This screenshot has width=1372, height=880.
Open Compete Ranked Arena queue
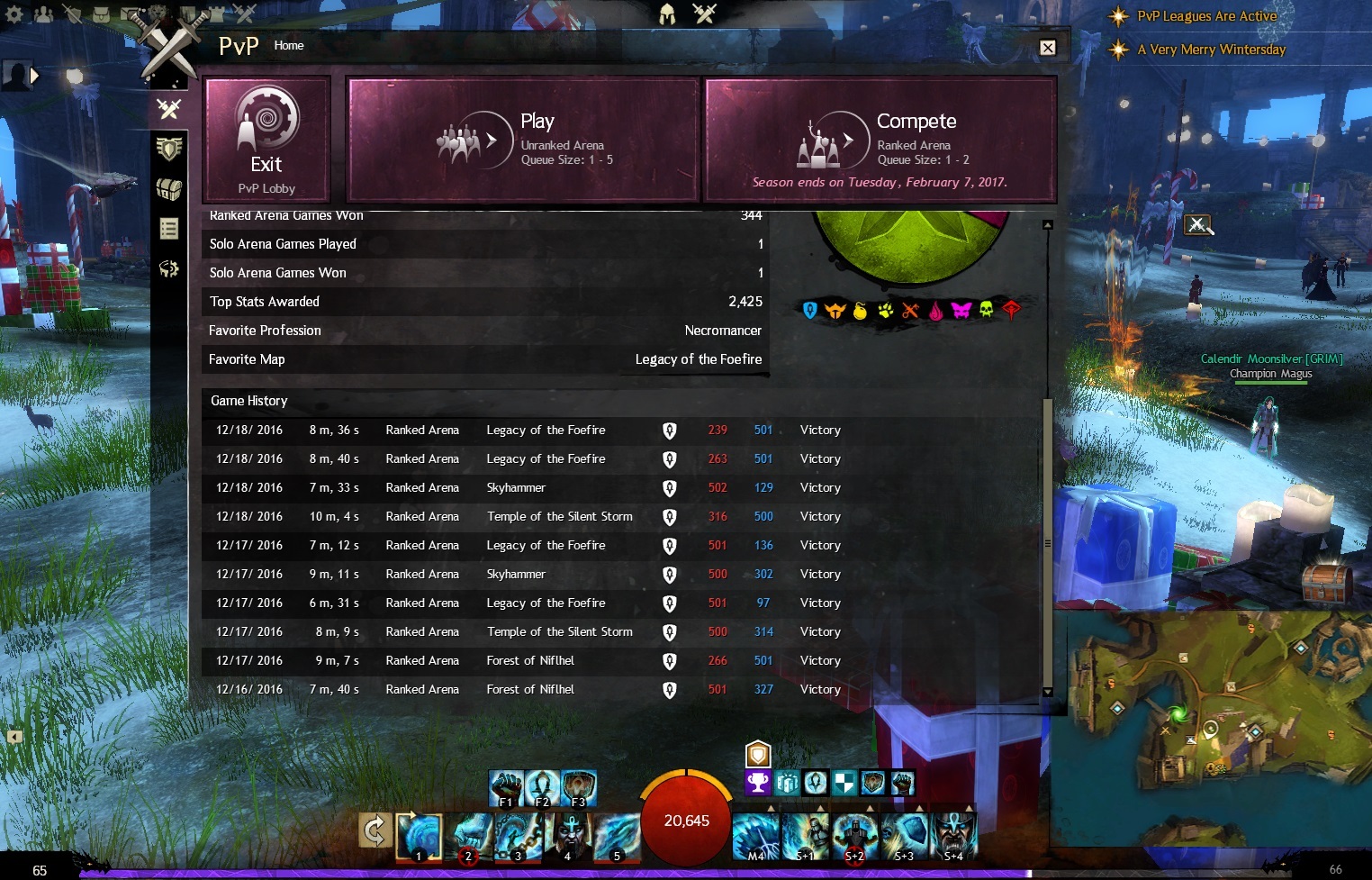pyautogui.click(x=880, y=139)
